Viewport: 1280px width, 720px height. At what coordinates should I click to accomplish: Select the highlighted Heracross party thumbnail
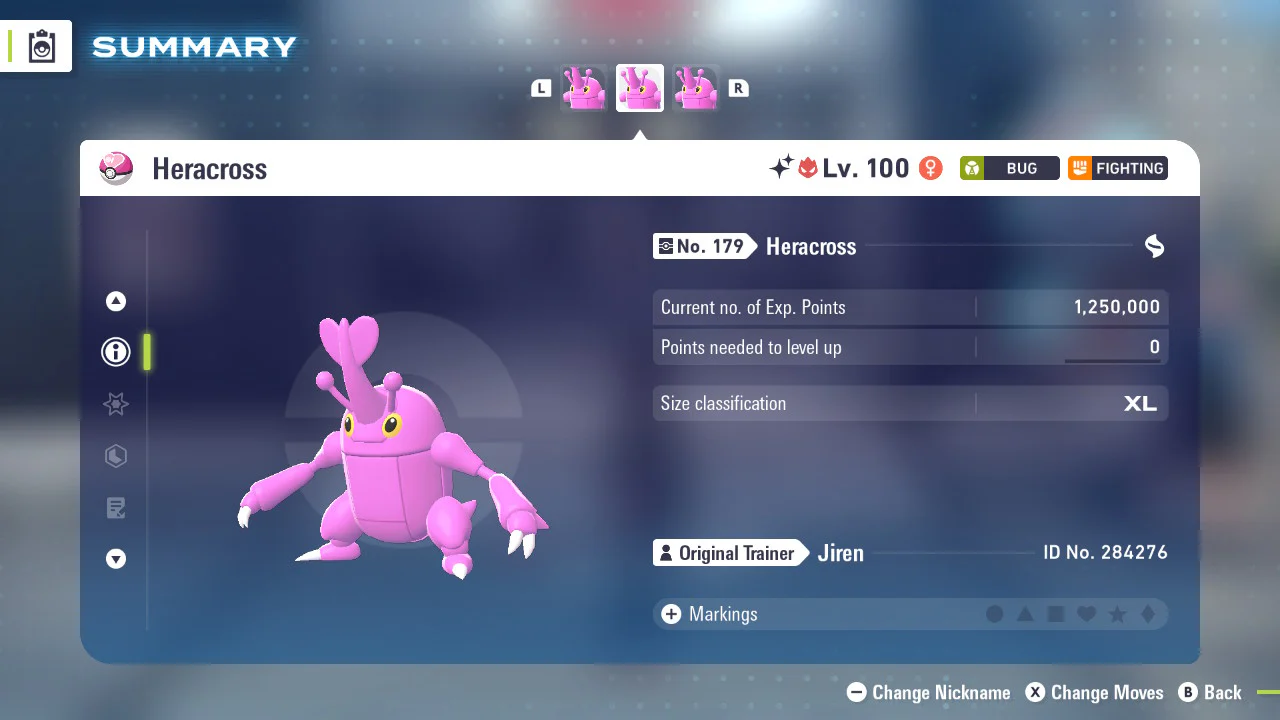640,88
